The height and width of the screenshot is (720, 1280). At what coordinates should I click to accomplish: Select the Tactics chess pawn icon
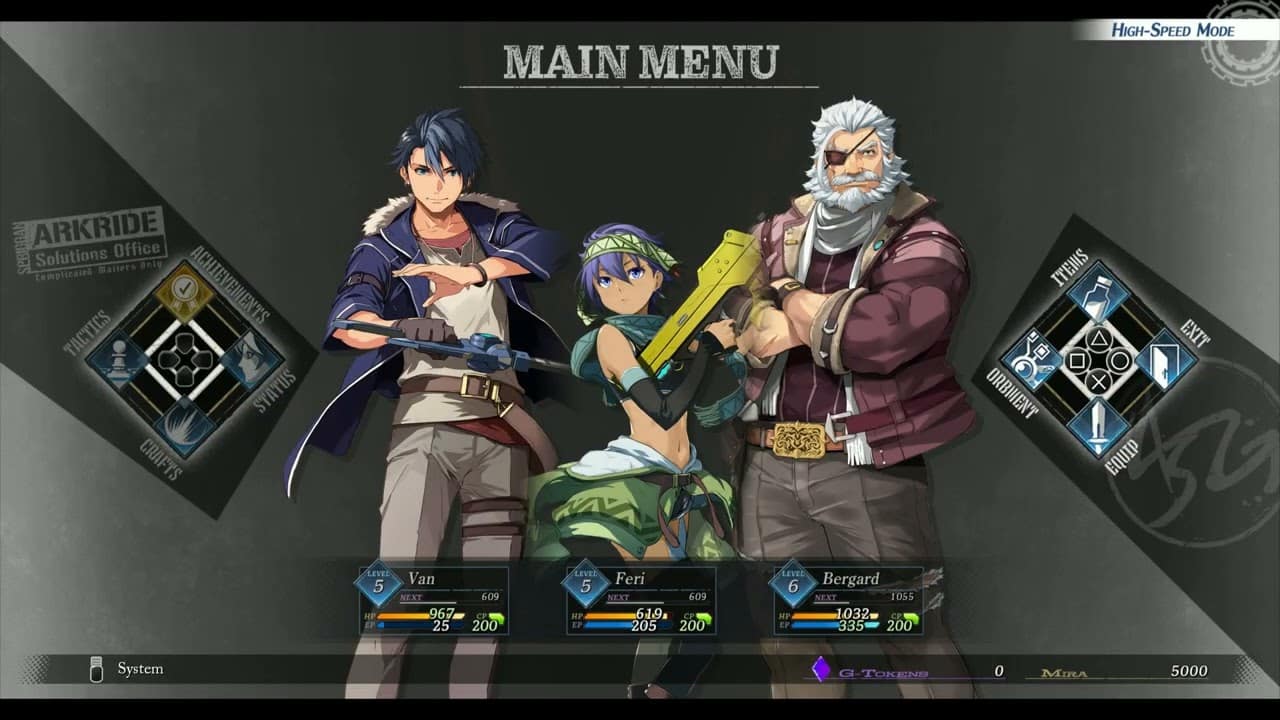[x=119, y=358]
